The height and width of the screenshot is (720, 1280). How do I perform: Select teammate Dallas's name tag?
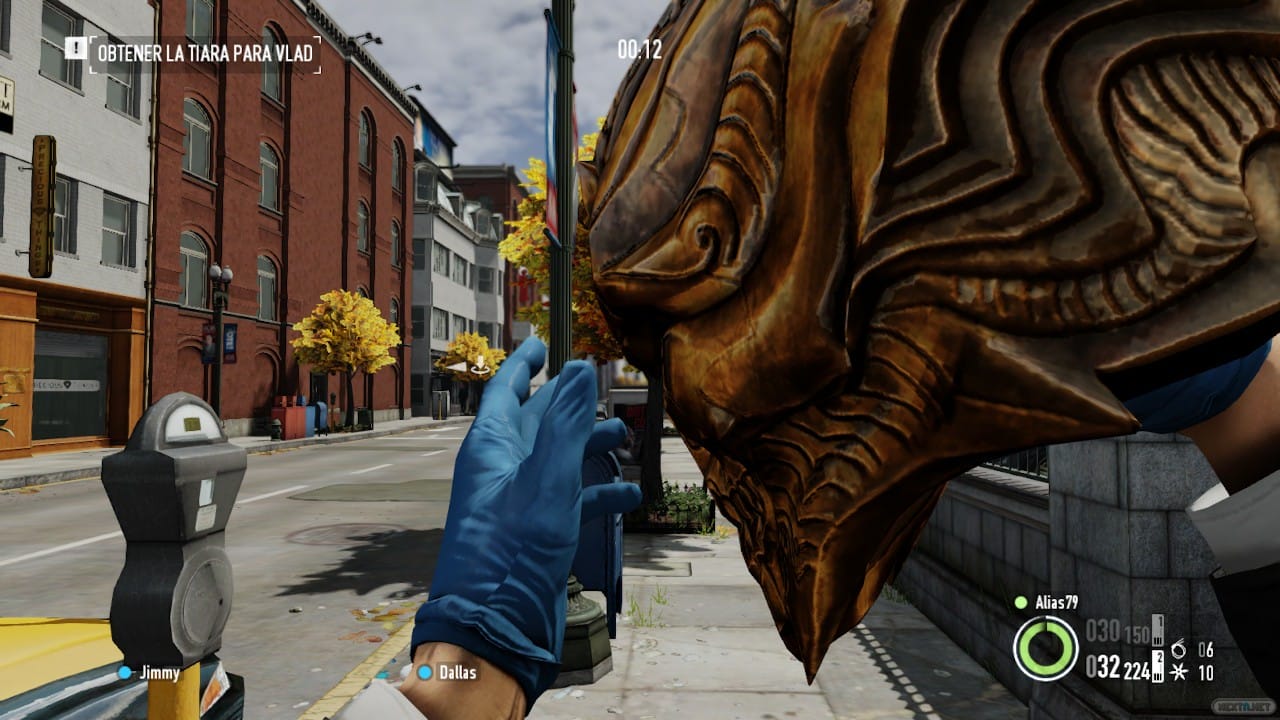pyautogui.click(x=455, y=672)
